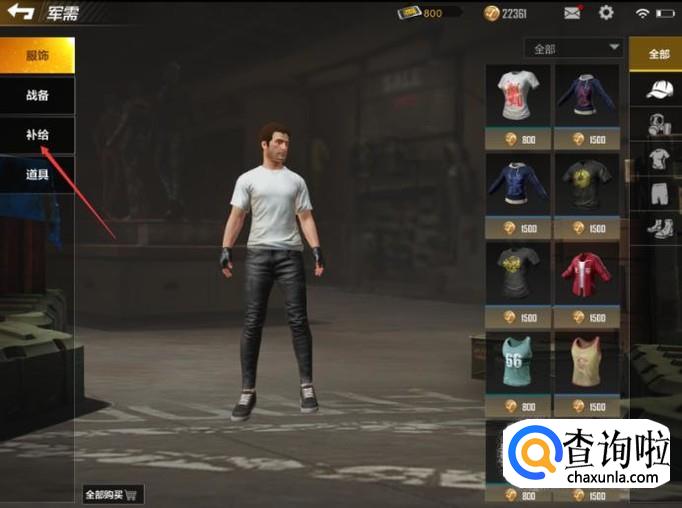Switch to the 战备 tab
The height and width of the screenshot is (508, 682).
37,96
